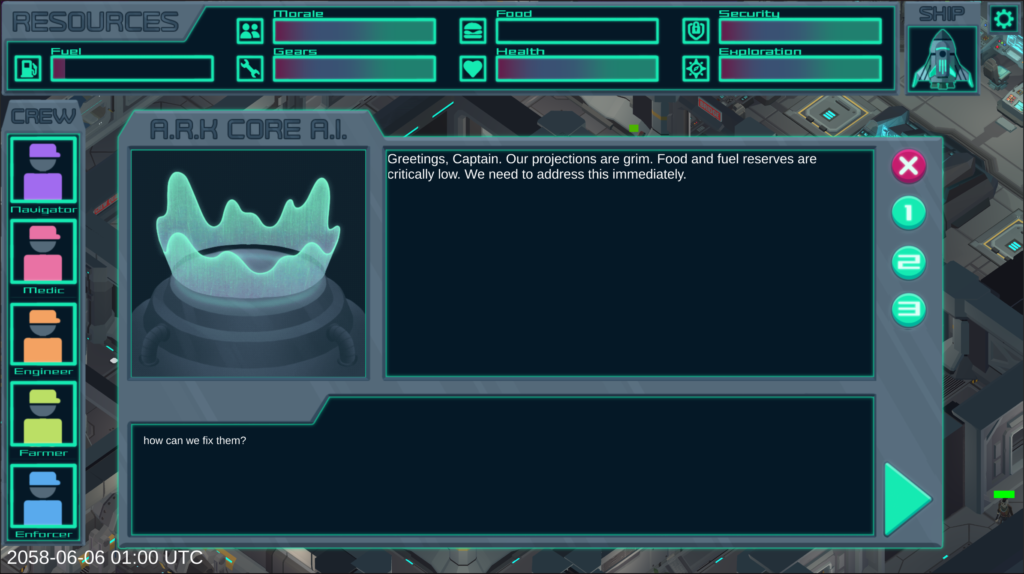
Task: Choose dialogue option 1
Action: tap(908, 213)
